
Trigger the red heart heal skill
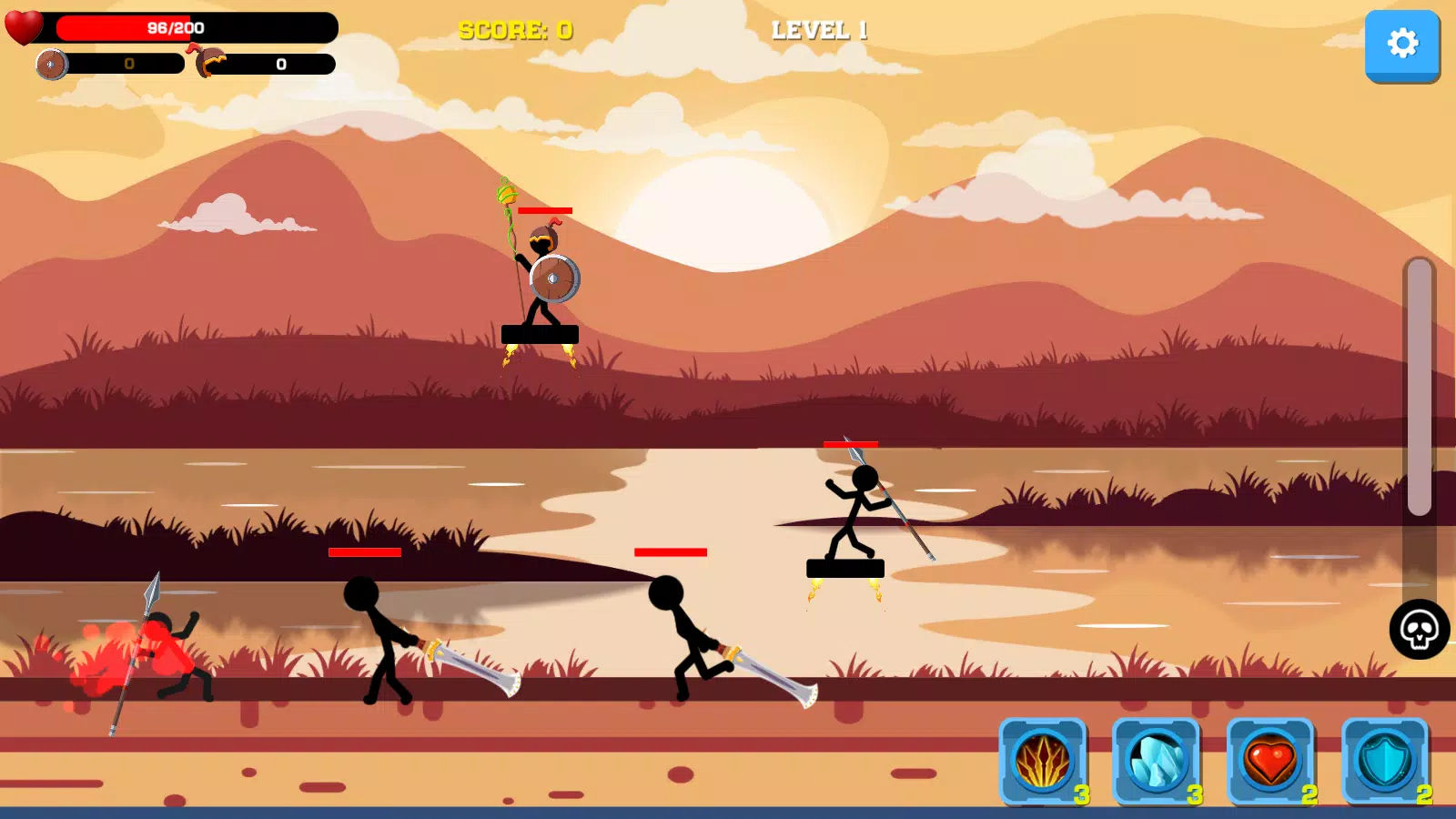[1270, 761]
